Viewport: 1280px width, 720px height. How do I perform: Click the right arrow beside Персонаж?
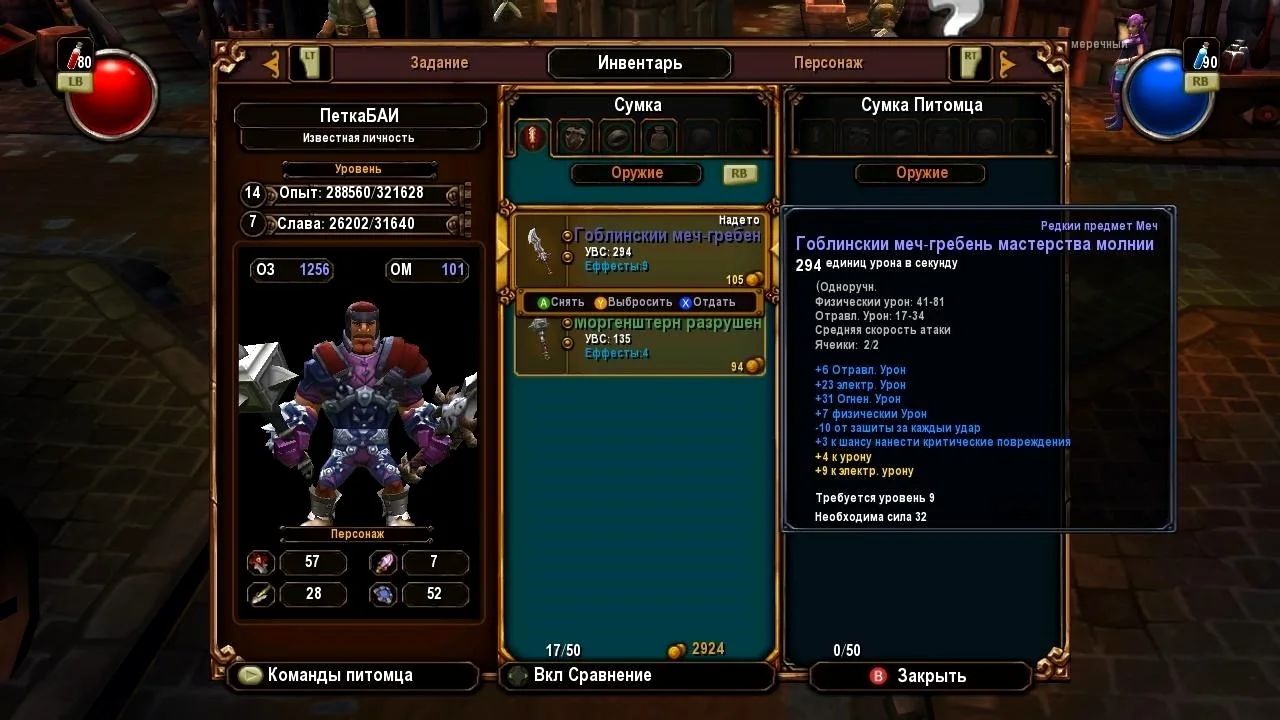(1007, 64)
